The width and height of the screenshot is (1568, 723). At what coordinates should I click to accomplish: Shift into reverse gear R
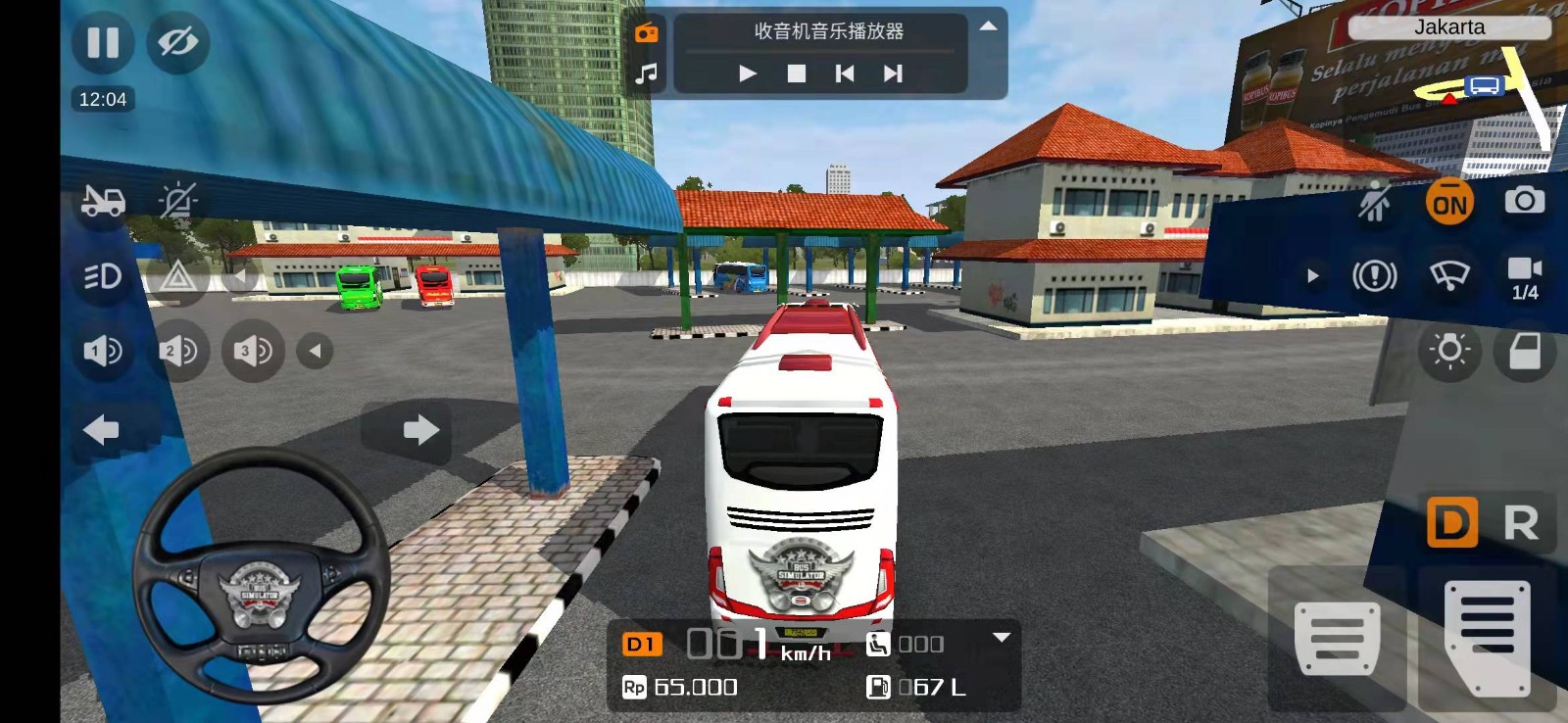pyautogui.click(x=1520, y=523)
